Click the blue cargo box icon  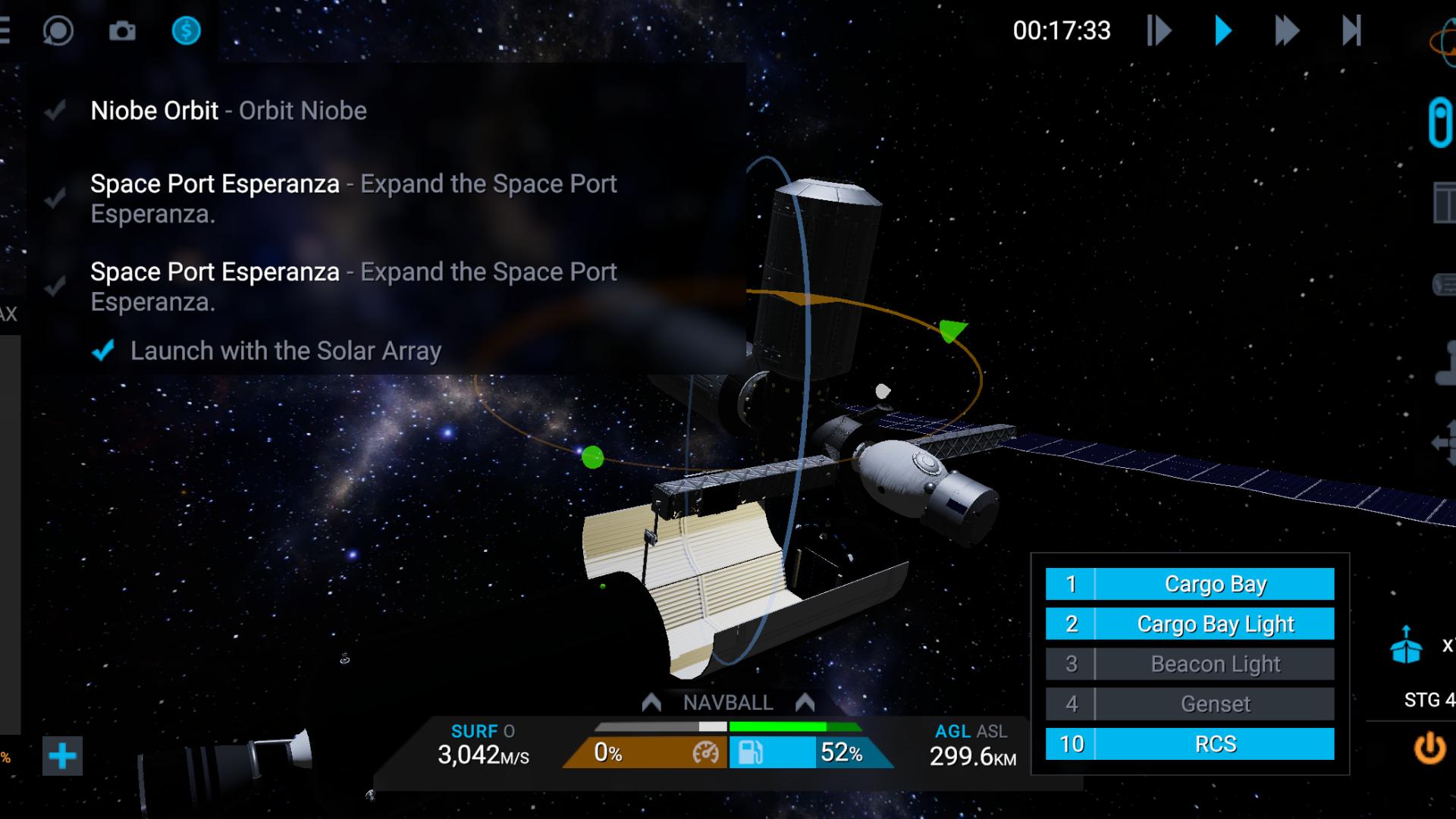pos(1406,645)
